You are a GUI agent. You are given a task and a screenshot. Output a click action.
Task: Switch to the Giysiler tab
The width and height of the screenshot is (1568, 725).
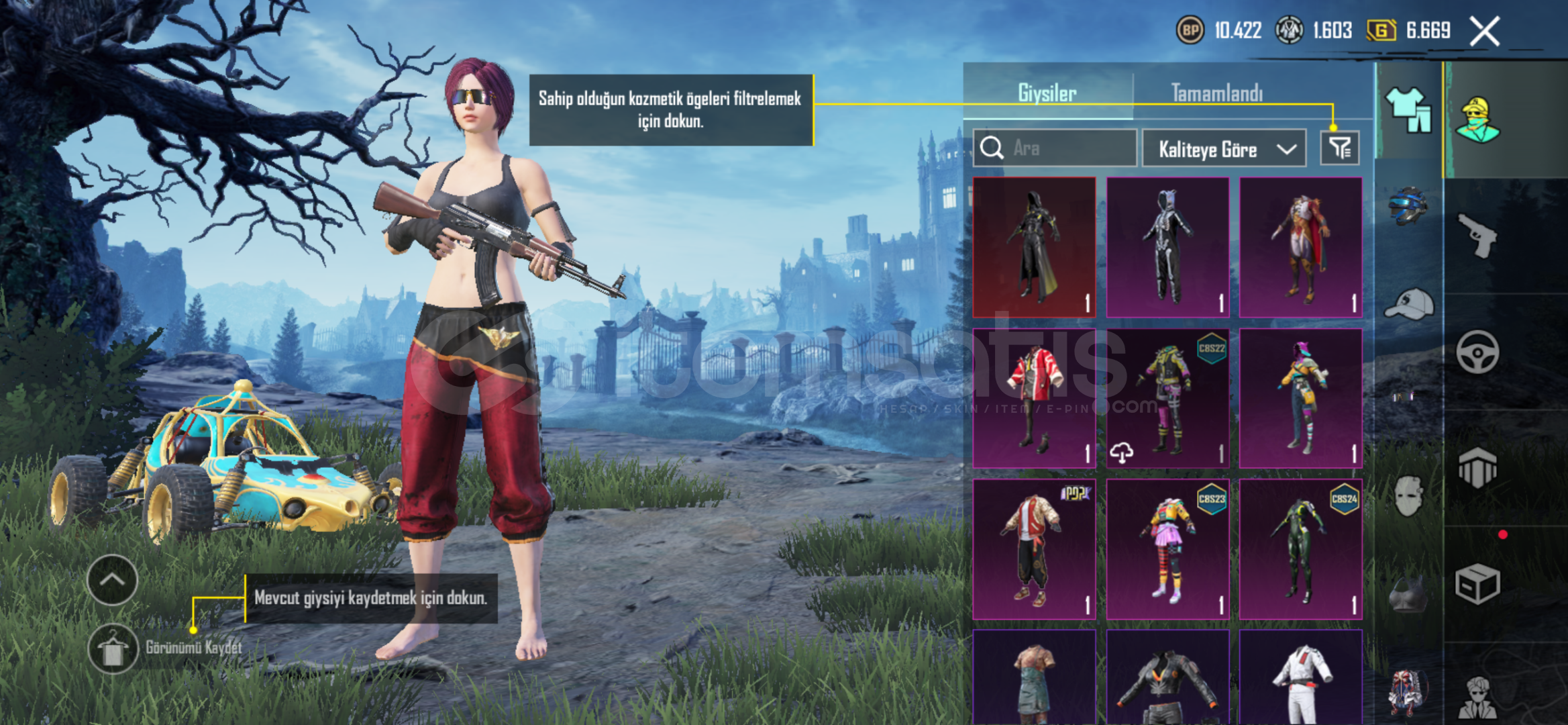tap(1047, 93)
